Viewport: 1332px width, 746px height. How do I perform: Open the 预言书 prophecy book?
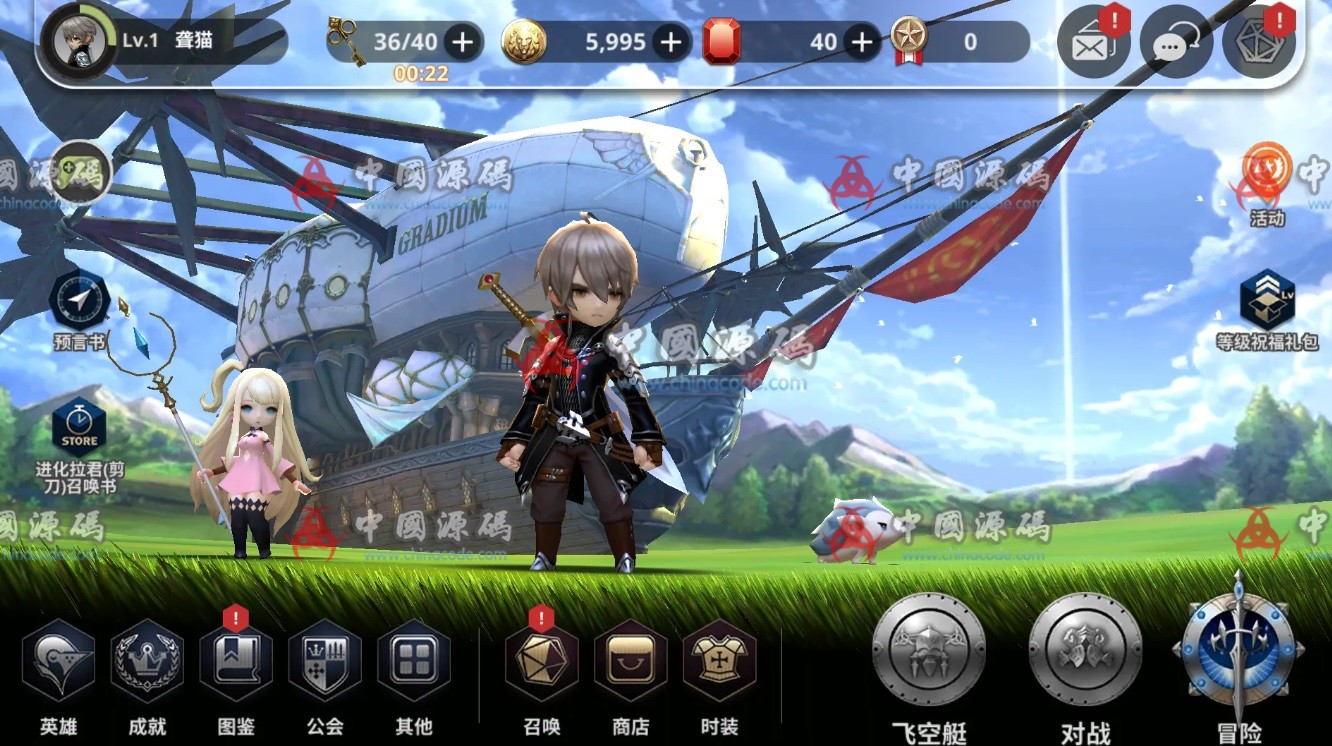(x=79, y=300)
